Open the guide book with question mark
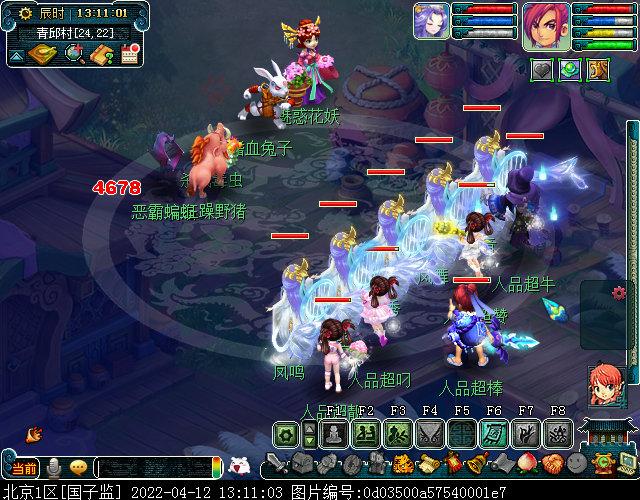The image size is (640, 500). coord(101,55)
